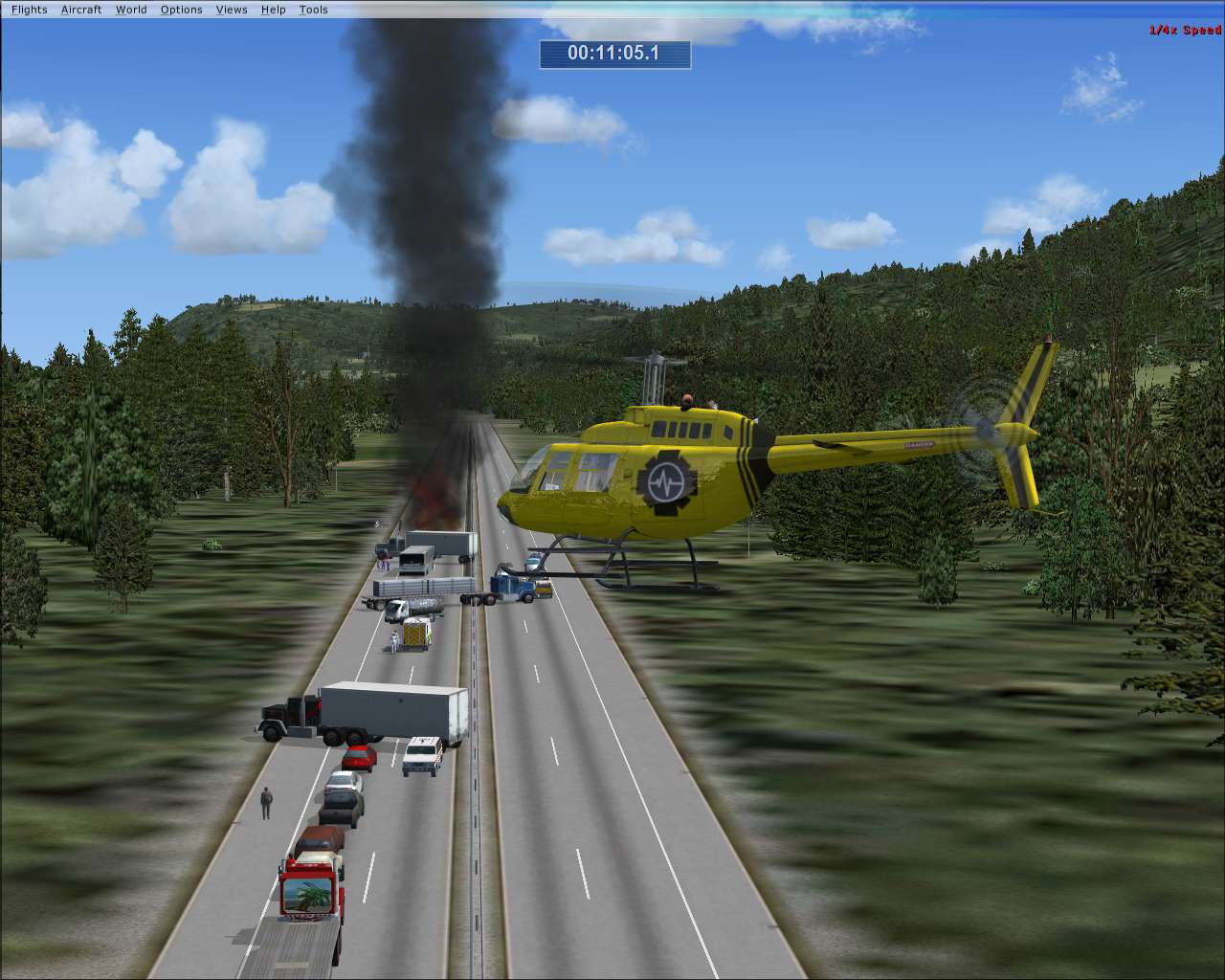Open the Views menu
1225x980 pixels.
pyautogui.click(x=232, y=10)
